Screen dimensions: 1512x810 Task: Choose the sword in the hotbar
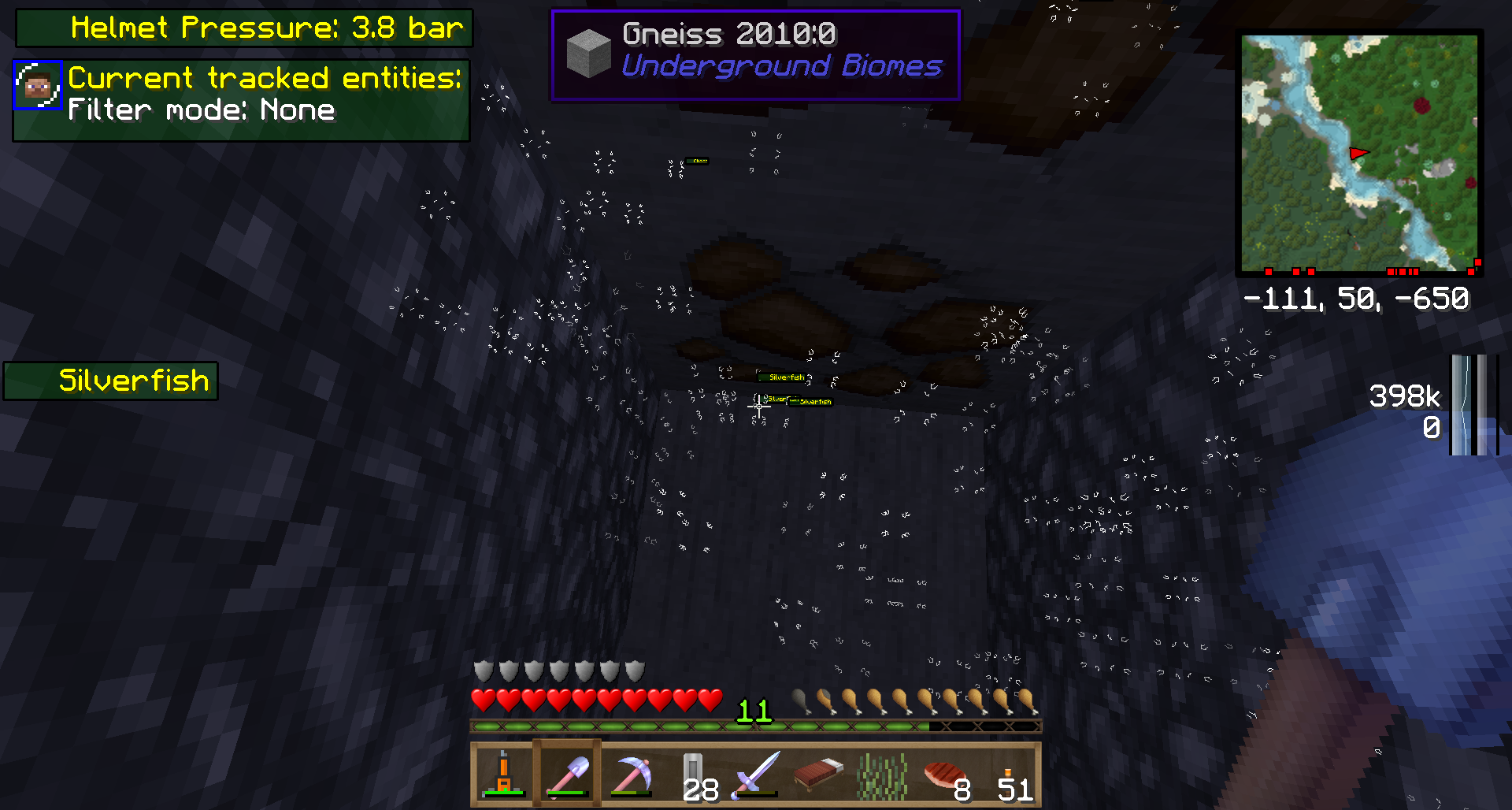pyautogui.click(x=757, y=774)
